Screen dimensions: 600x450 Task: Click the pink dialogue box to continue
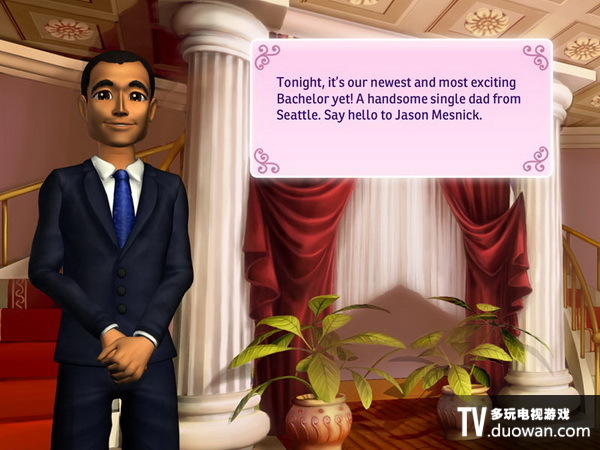(400, 108)
